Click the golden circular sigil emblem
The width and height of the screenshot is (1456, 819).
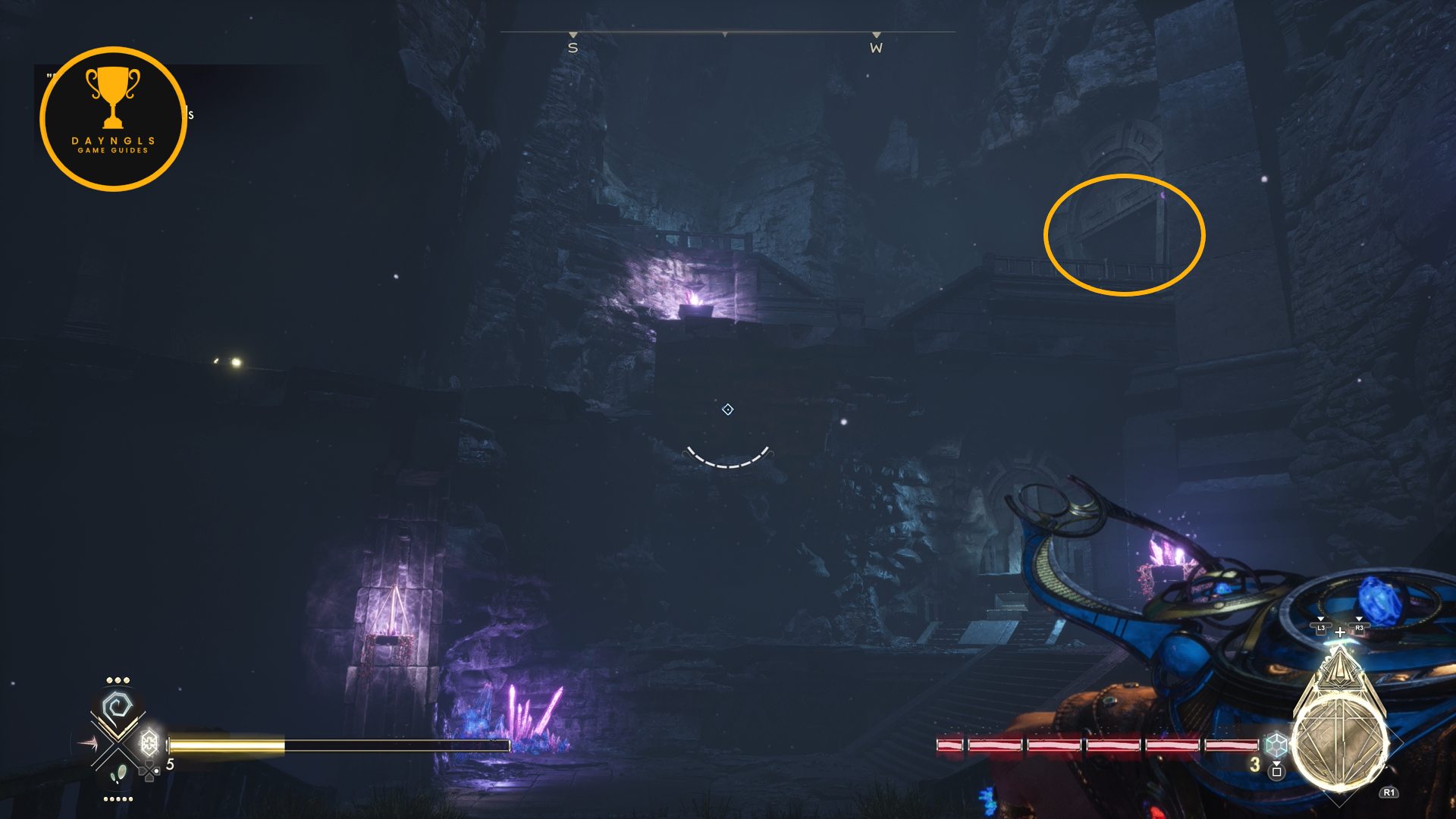pos(1338,745)
